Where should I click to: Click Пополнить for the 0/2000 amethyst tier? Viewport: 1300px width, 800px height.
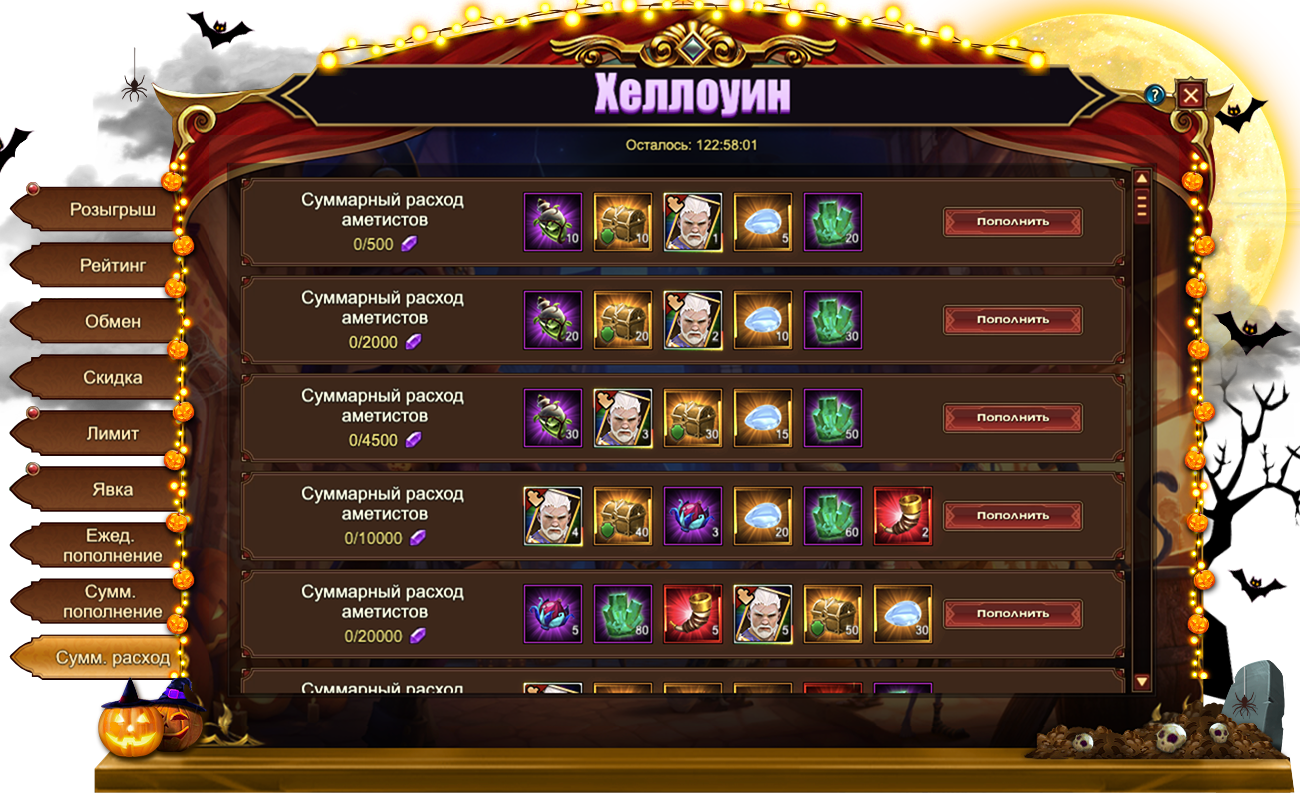(x=1012, y=320)
